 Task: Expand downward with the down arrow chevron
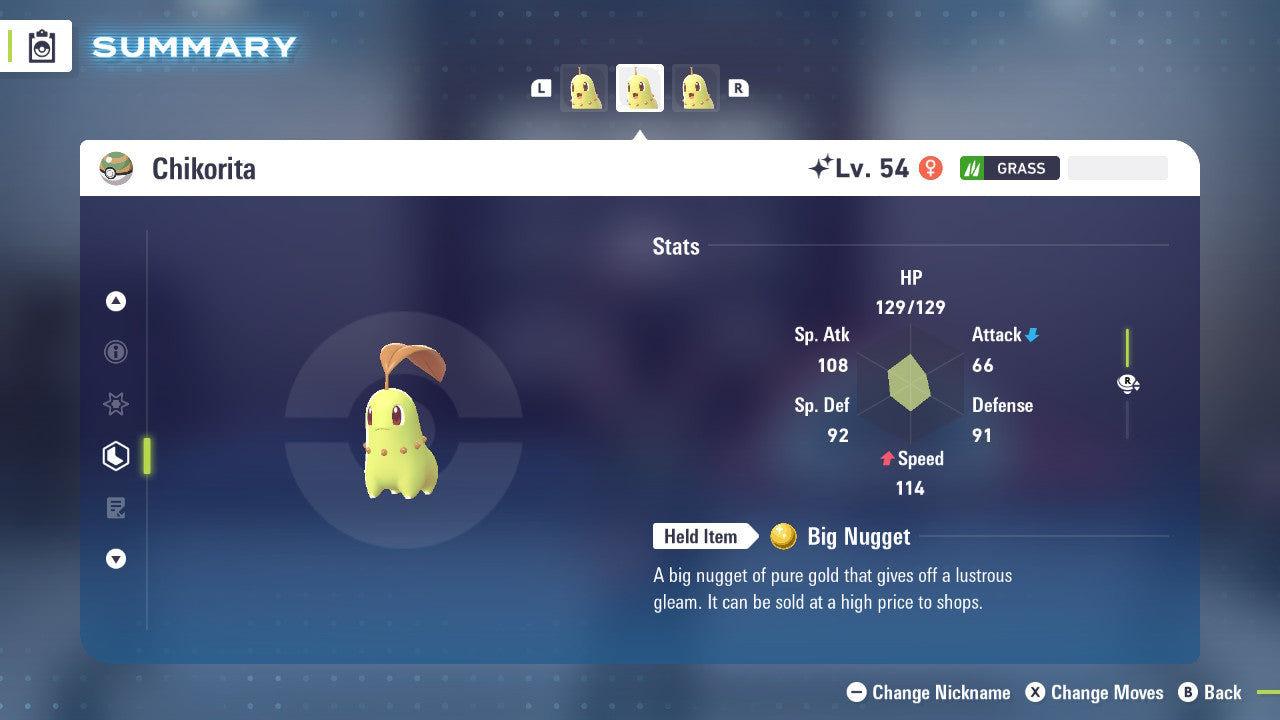[115, 559]
